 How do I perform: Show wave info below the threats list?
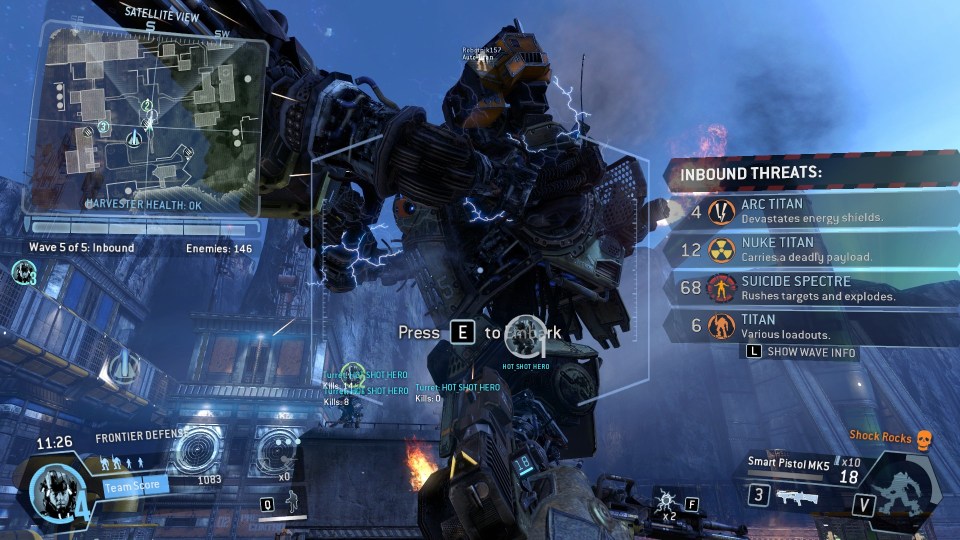(802, 352)
